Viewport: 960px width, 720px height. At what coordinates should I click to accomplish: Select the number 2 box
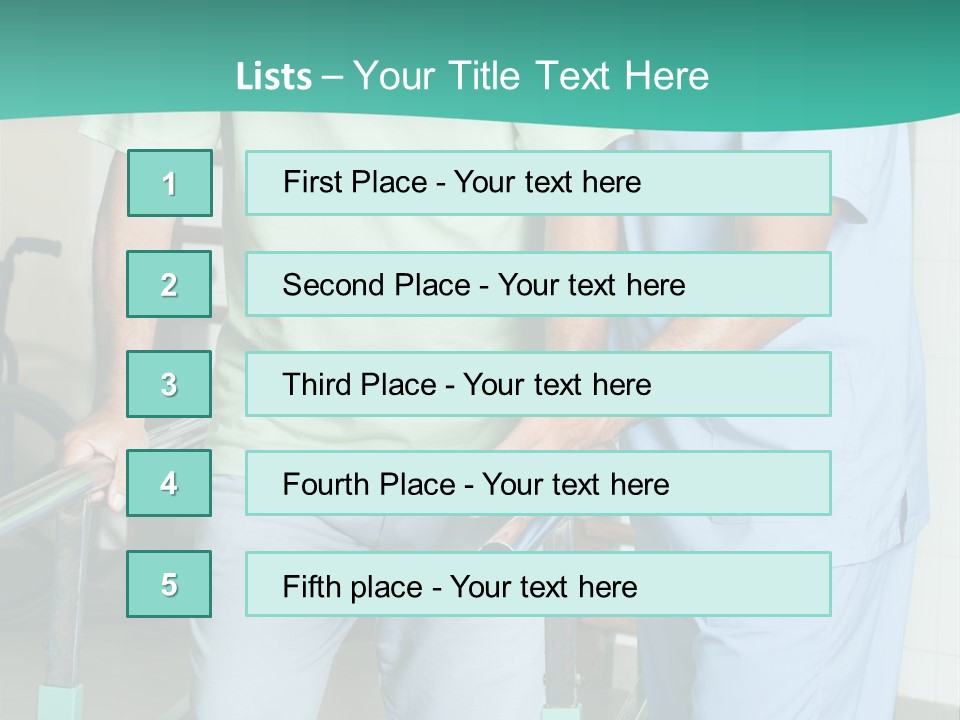pyautogui.click(x=169, y=284)
